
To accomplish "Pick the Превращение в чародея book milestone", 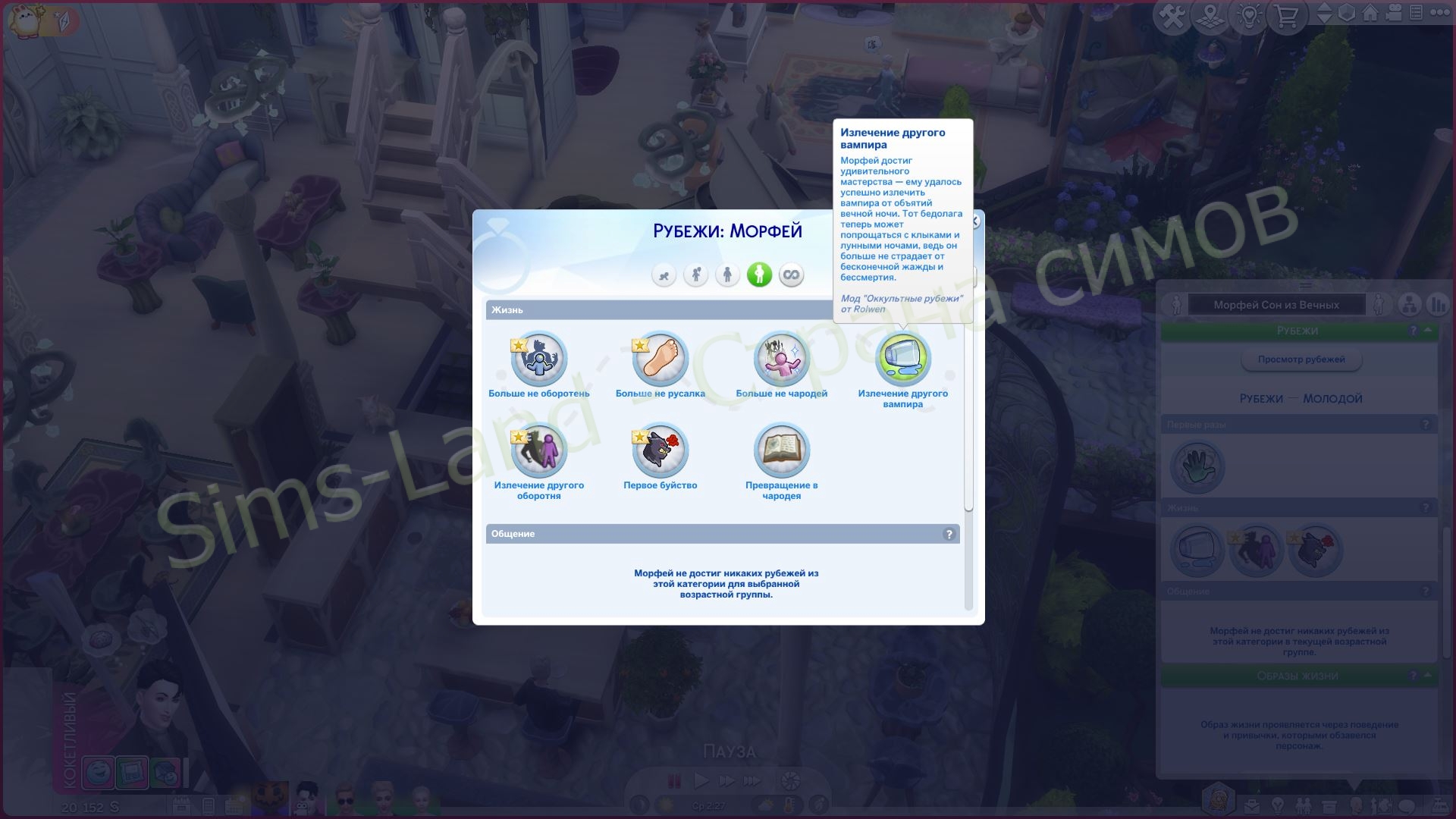I will tap(782, 450).
